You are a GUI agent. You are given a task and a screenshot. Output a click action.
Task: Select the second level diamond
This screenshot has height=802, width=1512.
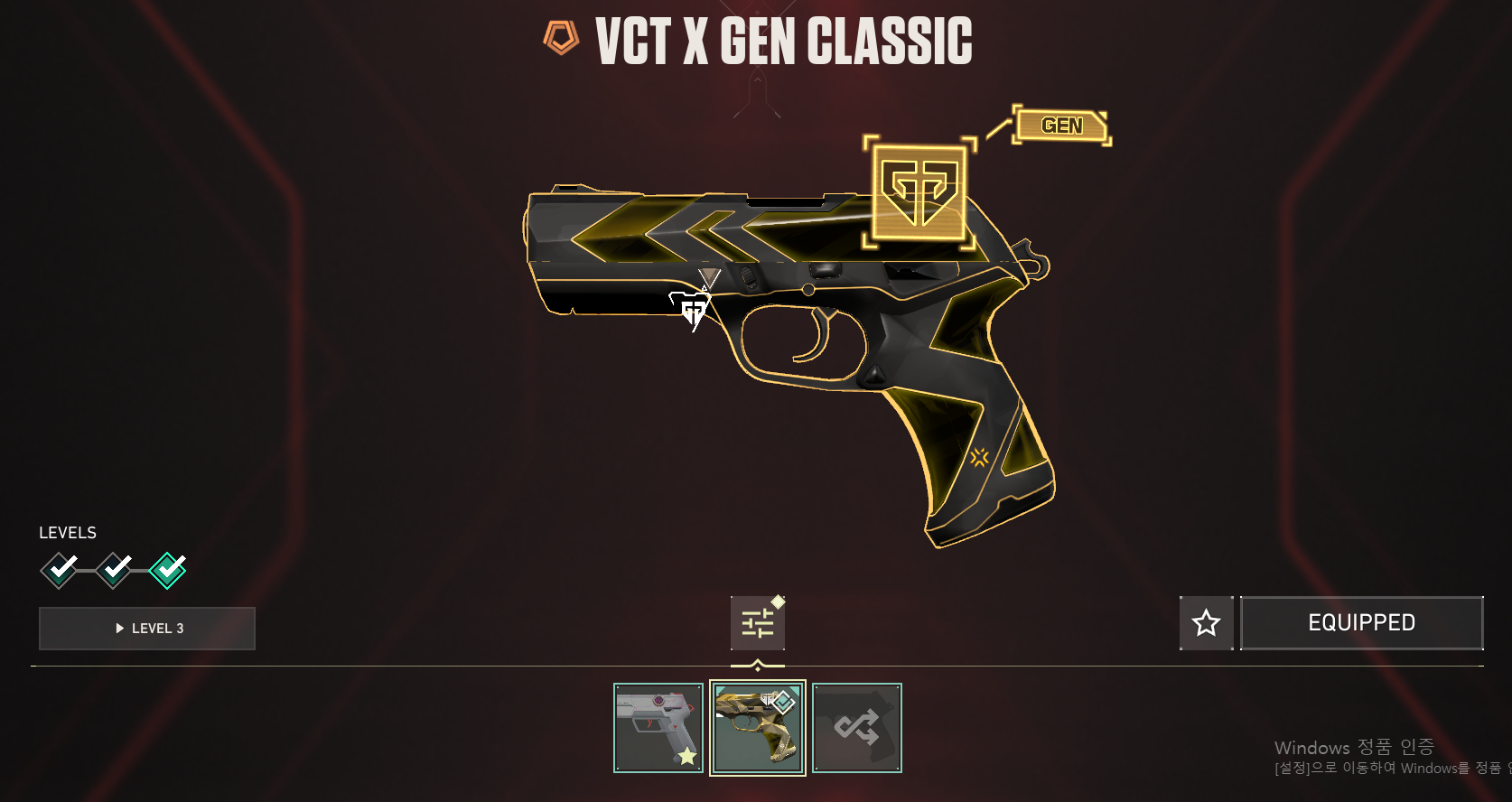tap(115, 569)
